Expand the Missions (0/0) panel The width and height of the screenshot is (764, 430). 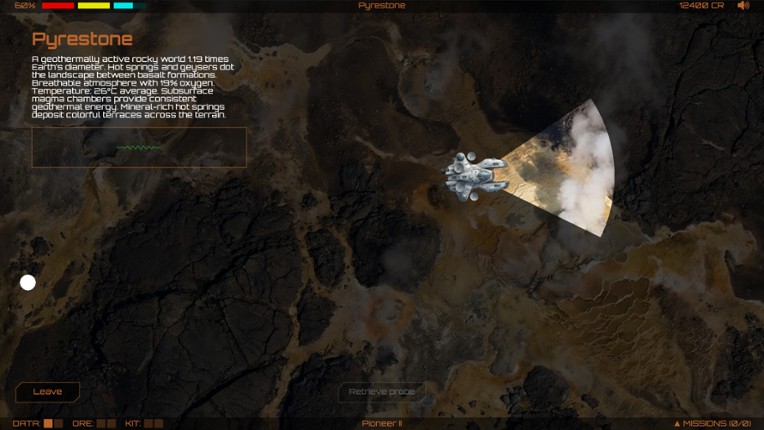point(713,423)
